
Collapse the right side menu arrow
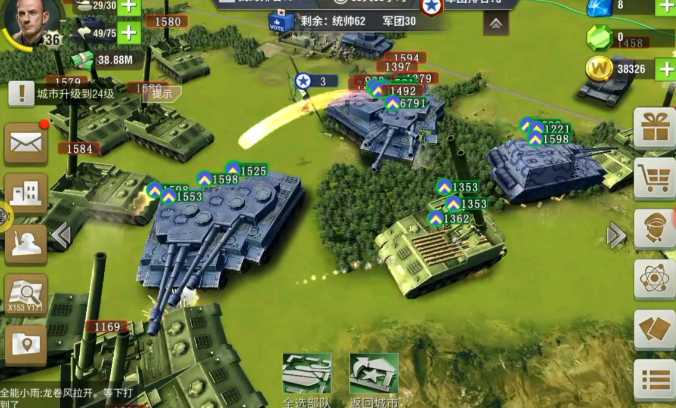click(x=616, y=236)
